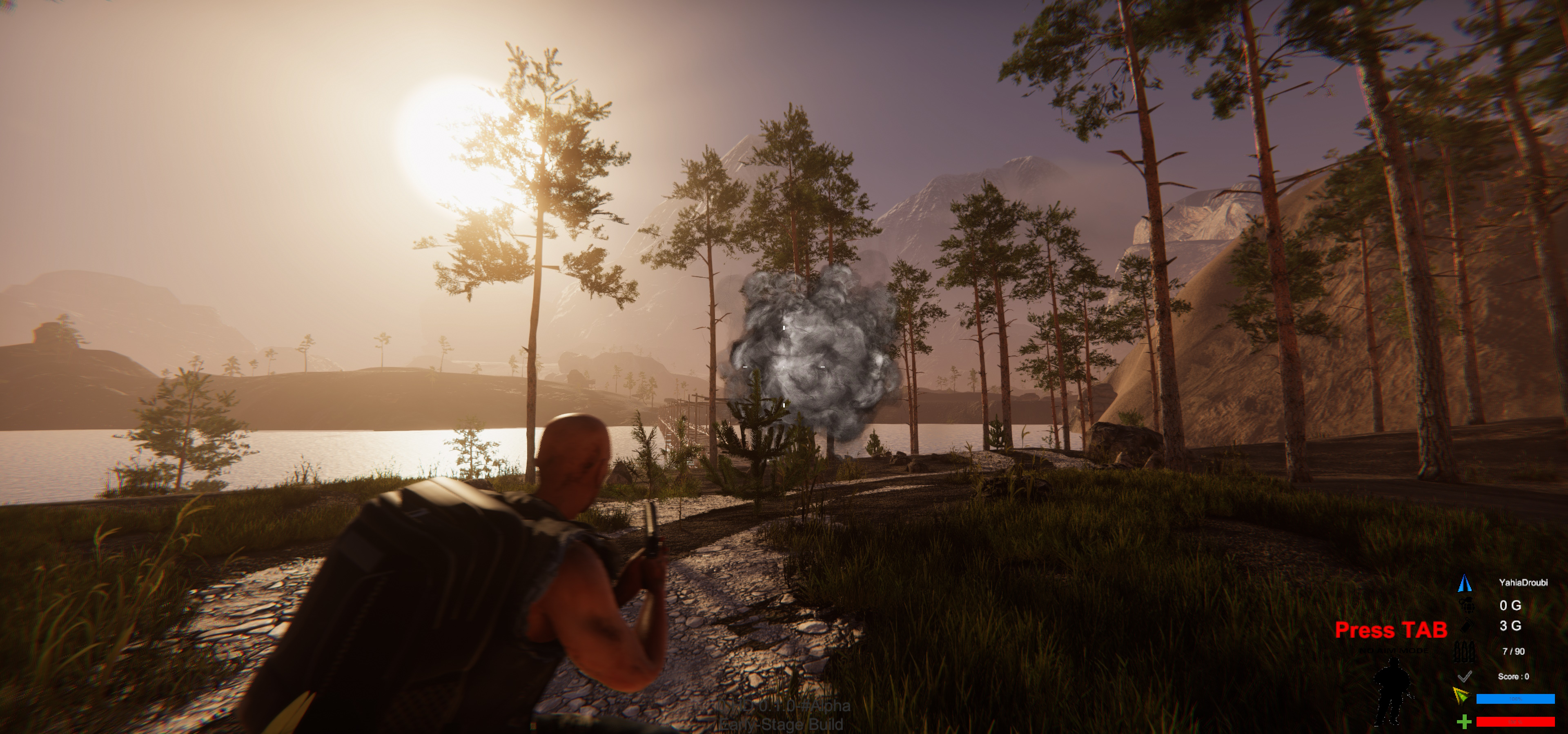Click the yellow-green arrowhead stamina icon

(x=1461, y=696)
